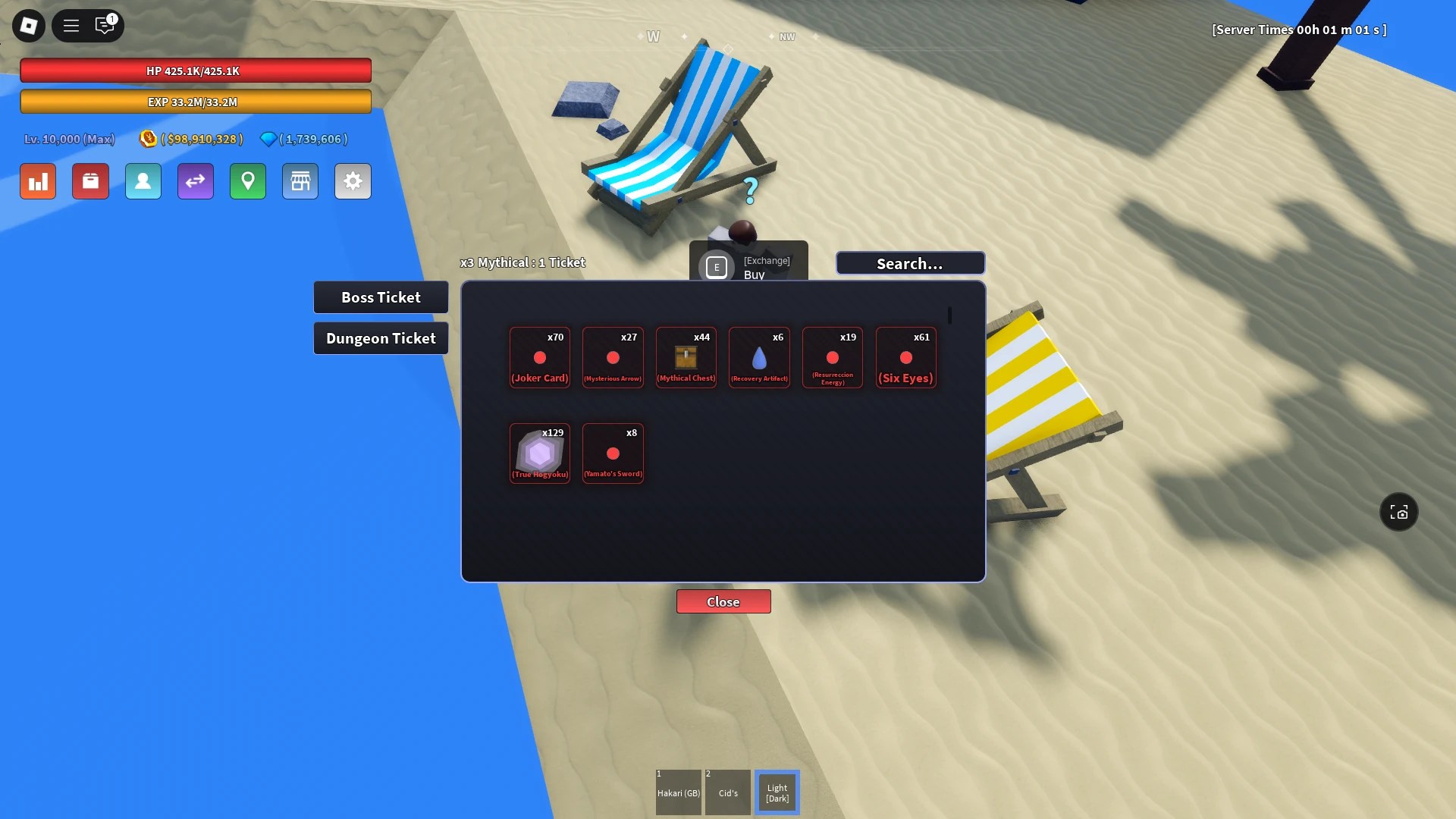The width and height of the screenshot is (1456, 819).
Task: Select the Joker Card x70 item
Action: pyautogui.click(x=539, y=357)
